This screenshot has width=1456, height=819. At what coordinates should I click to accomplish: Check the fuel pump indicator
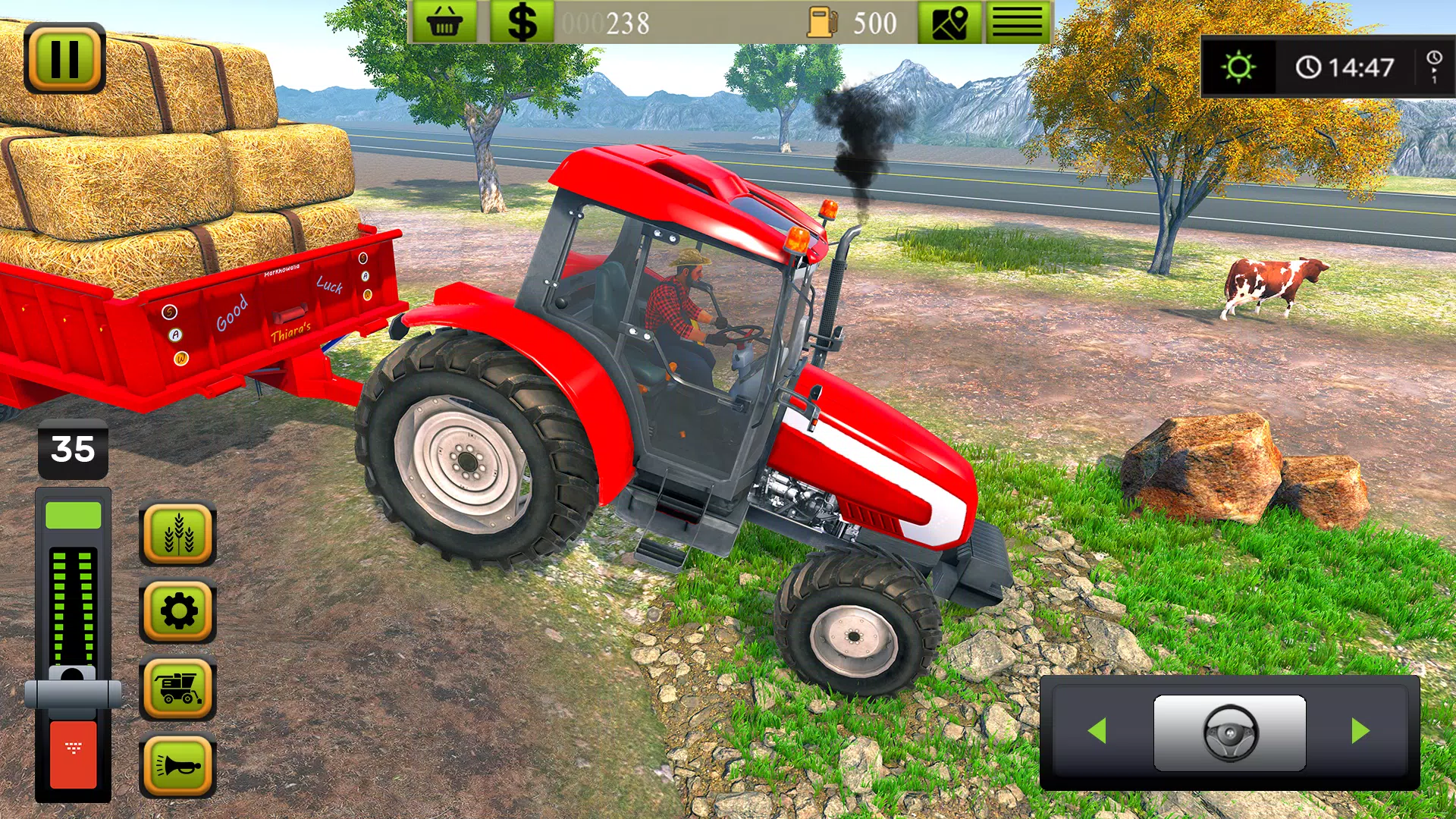tap(823, 20)
